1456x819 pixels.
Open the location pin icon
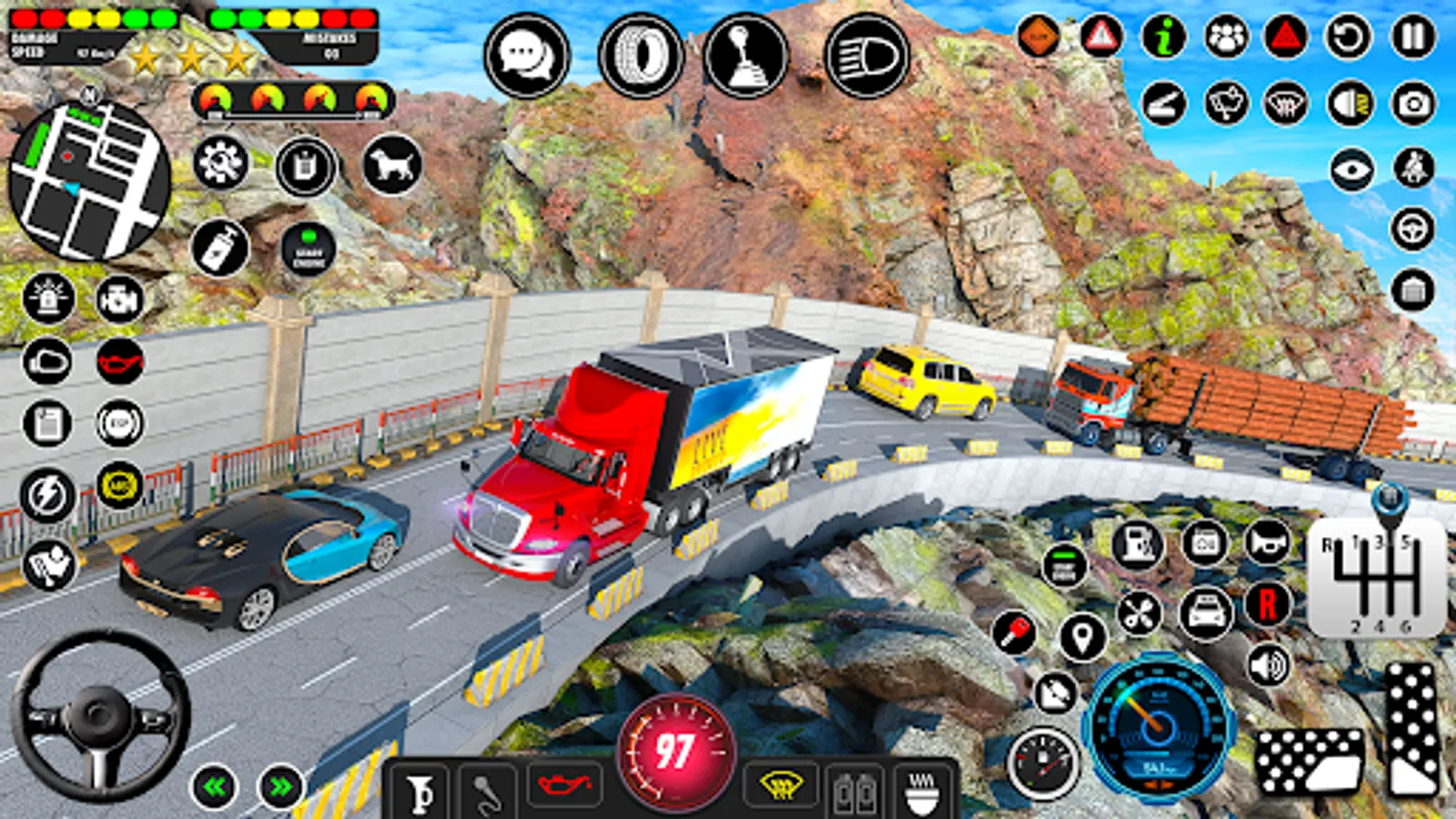[1082, 637]
